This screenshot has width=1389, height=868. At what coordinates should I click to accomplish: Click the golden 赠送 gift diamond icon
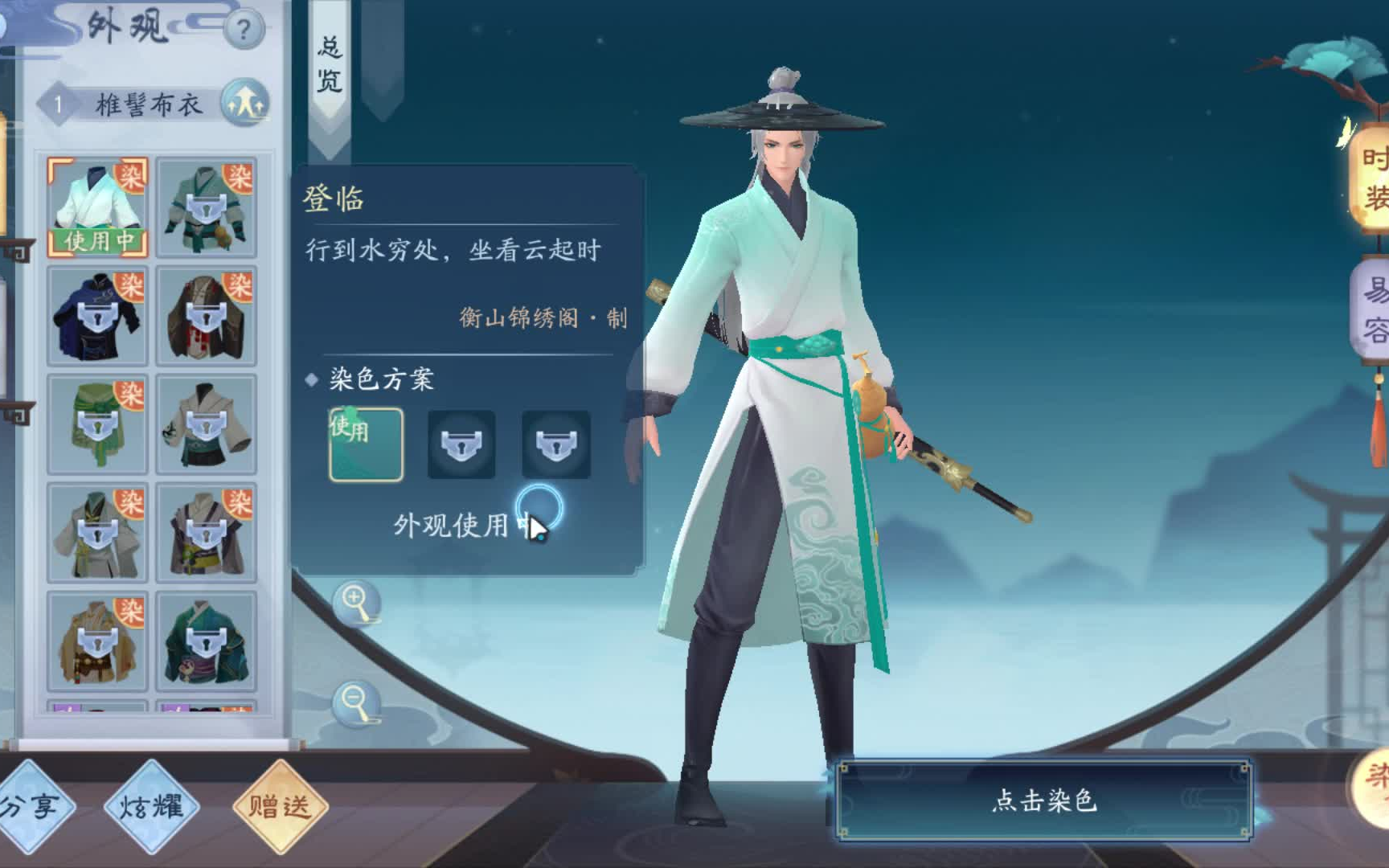[x=281, y=808]
